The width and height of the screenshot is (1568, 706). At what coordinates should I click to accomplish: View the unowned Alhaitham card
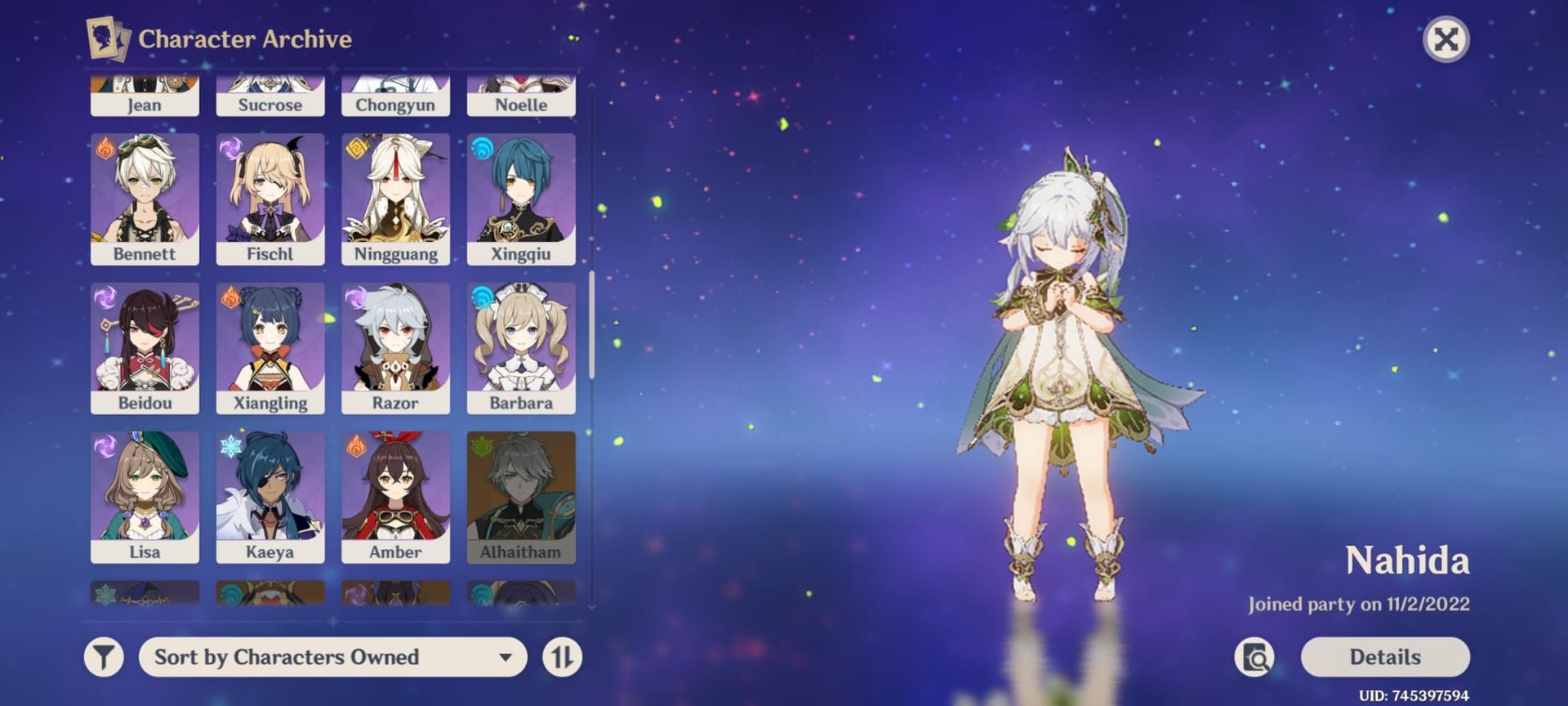pos(521,497)
